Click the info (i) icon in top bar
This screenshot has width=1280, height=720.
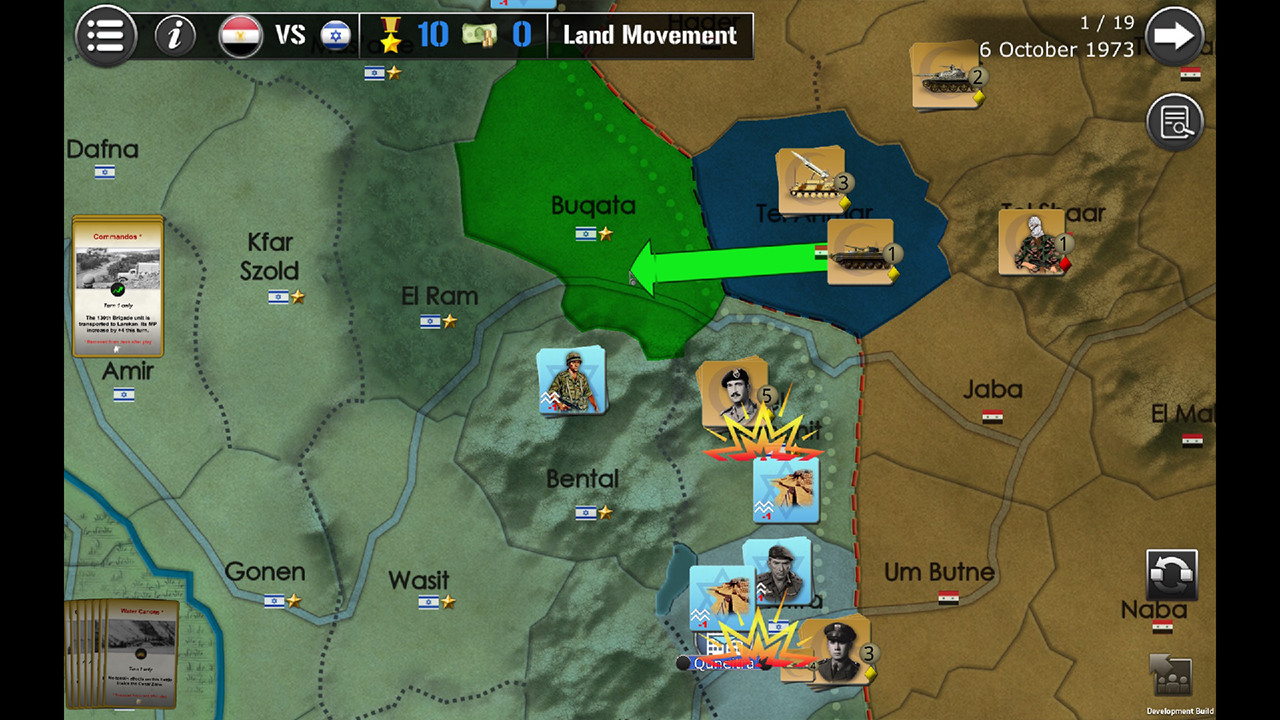[x=176, y=35]
